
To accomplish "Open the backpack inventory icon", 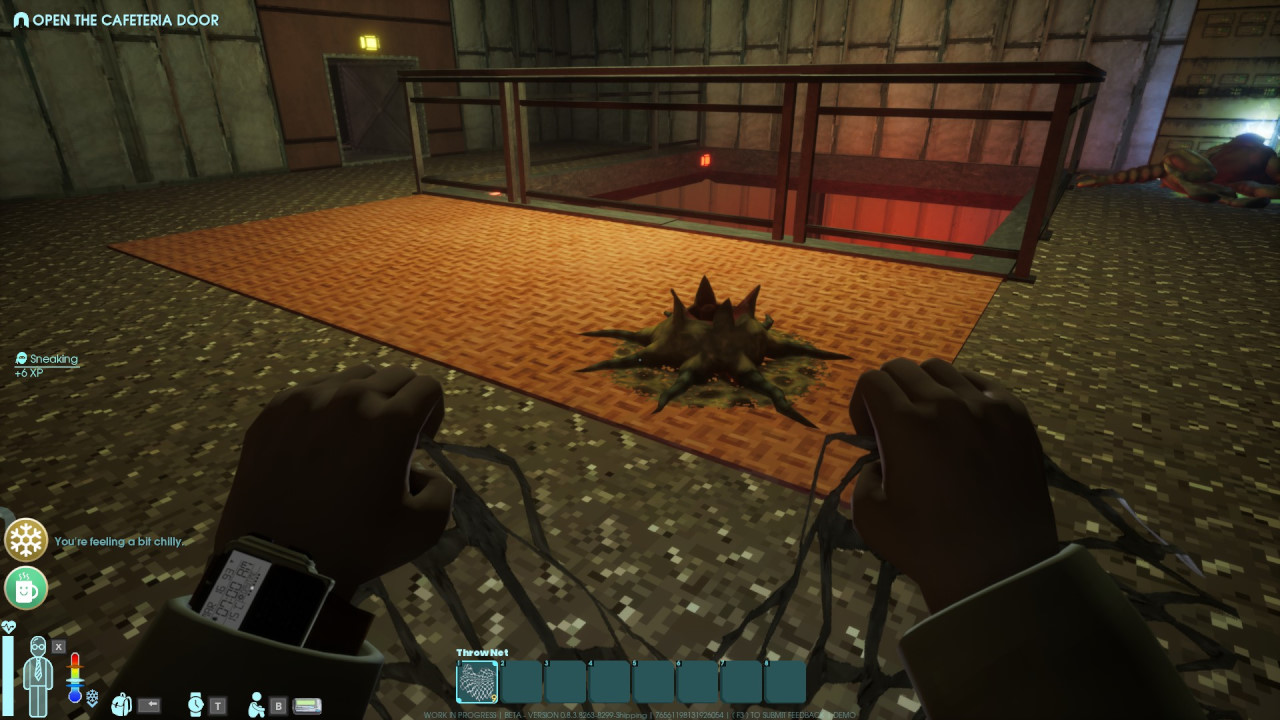I will pos(122,704).
